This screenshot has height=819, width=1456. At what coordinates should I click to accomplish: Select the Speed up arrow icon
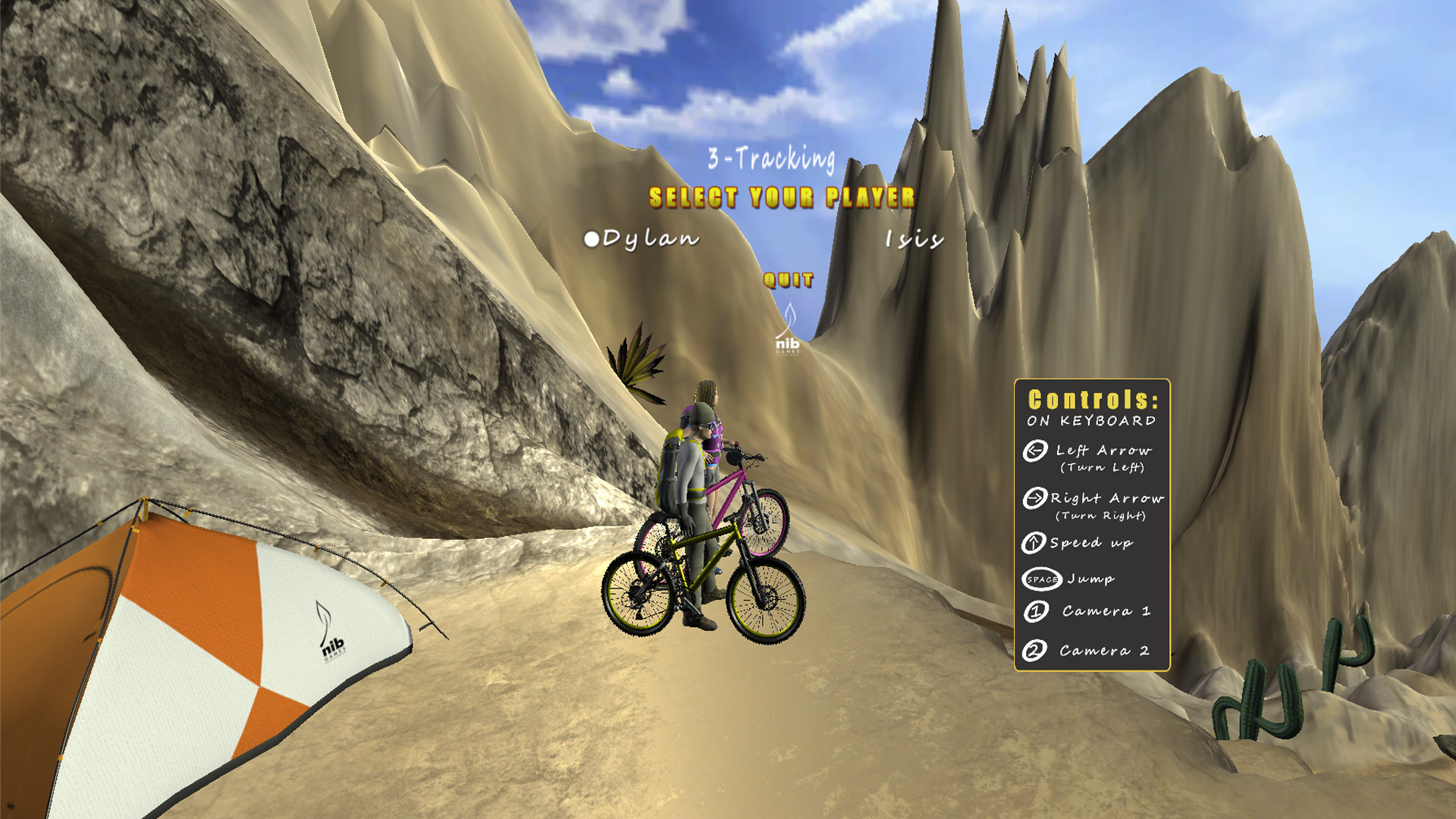pyautogui.click(x=1034, y=543)
